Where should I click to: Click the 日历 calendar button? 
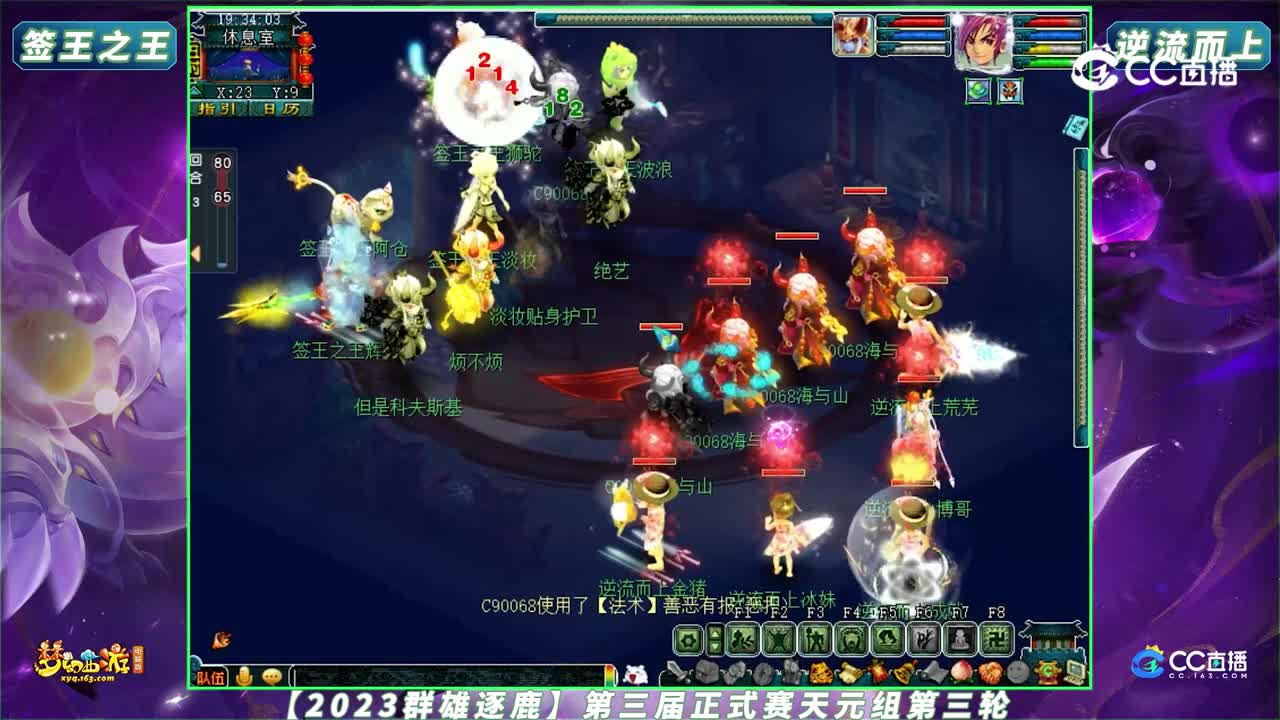click(x=280, y=110)
